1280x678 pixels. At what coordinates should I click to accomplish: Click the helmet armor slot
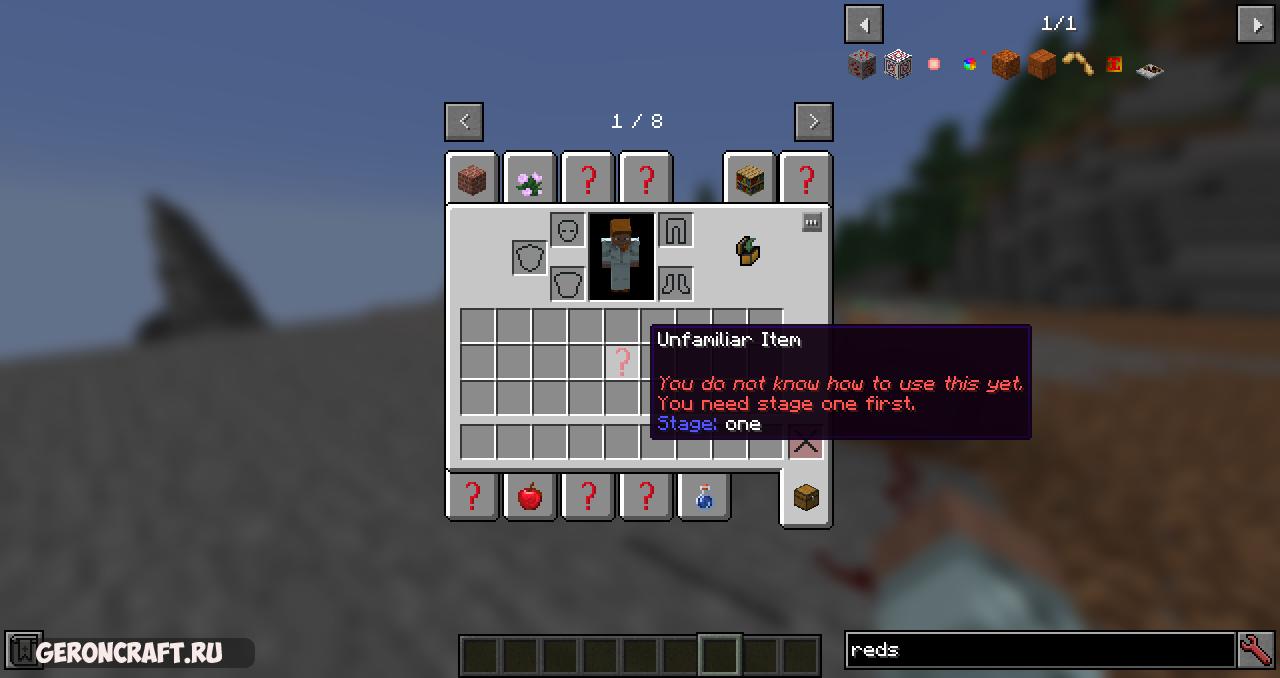[x=567, y=230]
